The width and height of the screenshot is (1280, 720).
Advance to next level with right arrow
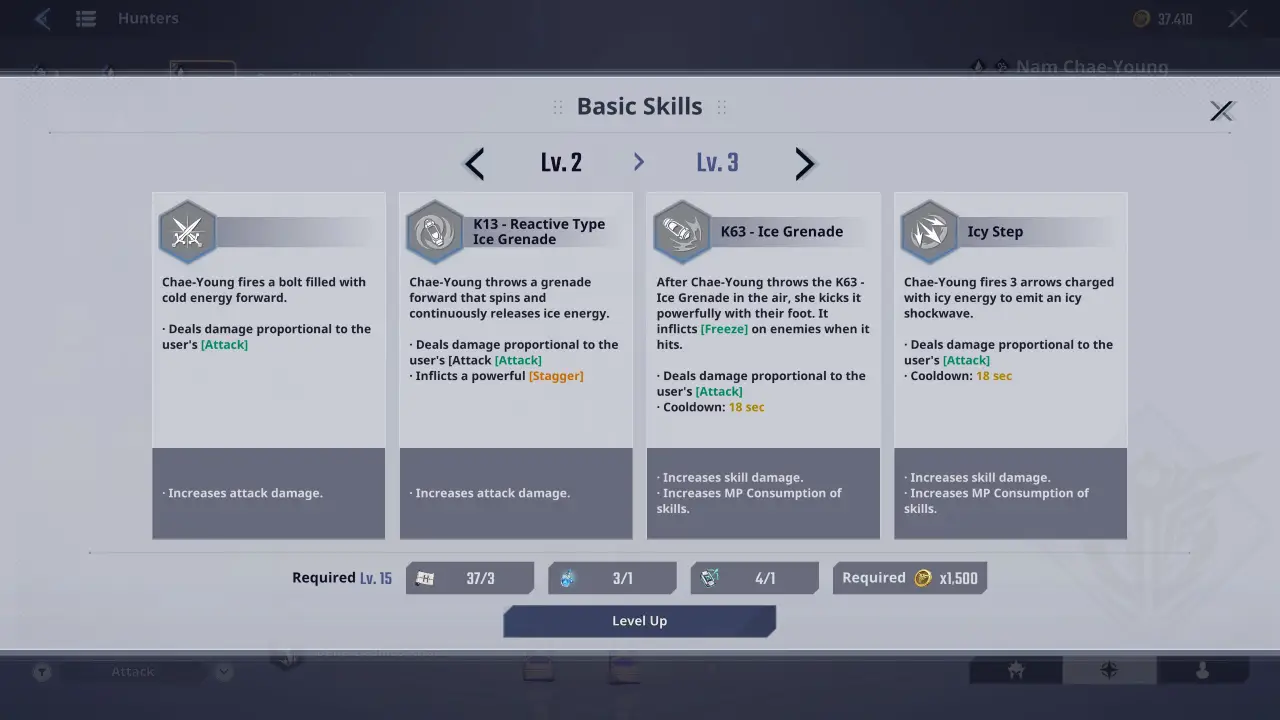[x=805, y=163]
